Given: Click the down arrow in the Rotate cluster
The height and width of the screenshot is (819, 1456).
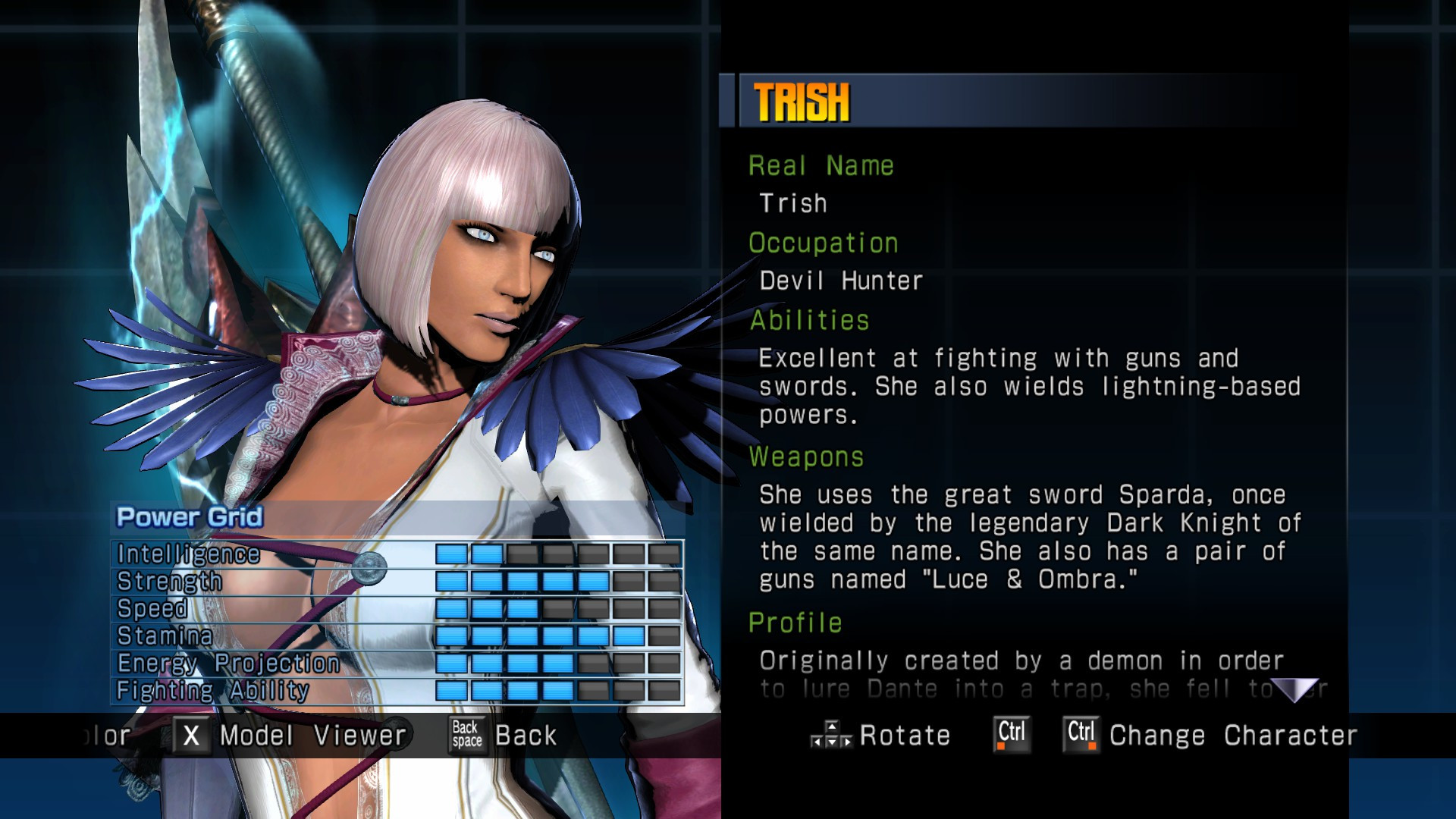Looking at the screenshot, I should 831,740.
